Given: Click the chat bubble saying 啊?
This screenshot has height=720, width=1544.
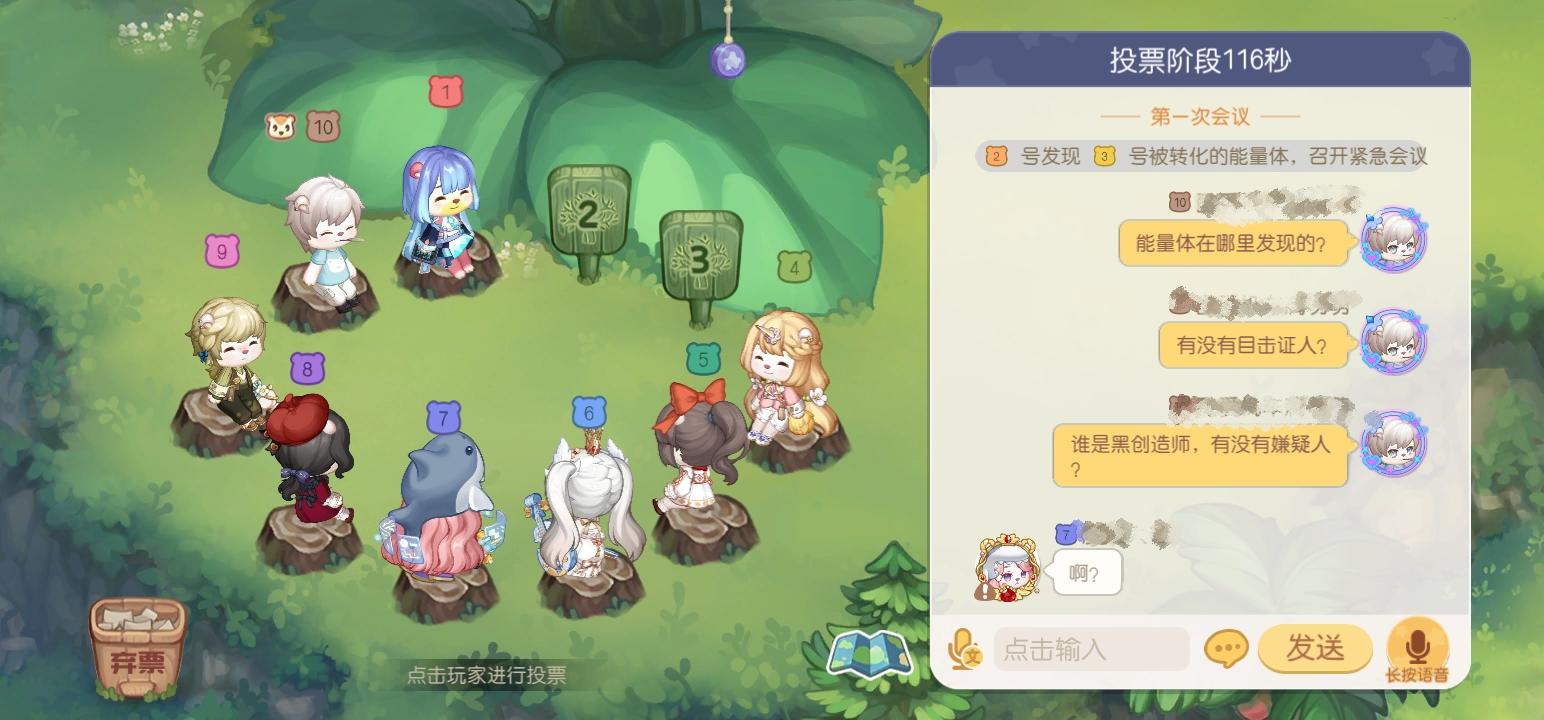Looking at the screenshot, I should (x=1088, y=572).
